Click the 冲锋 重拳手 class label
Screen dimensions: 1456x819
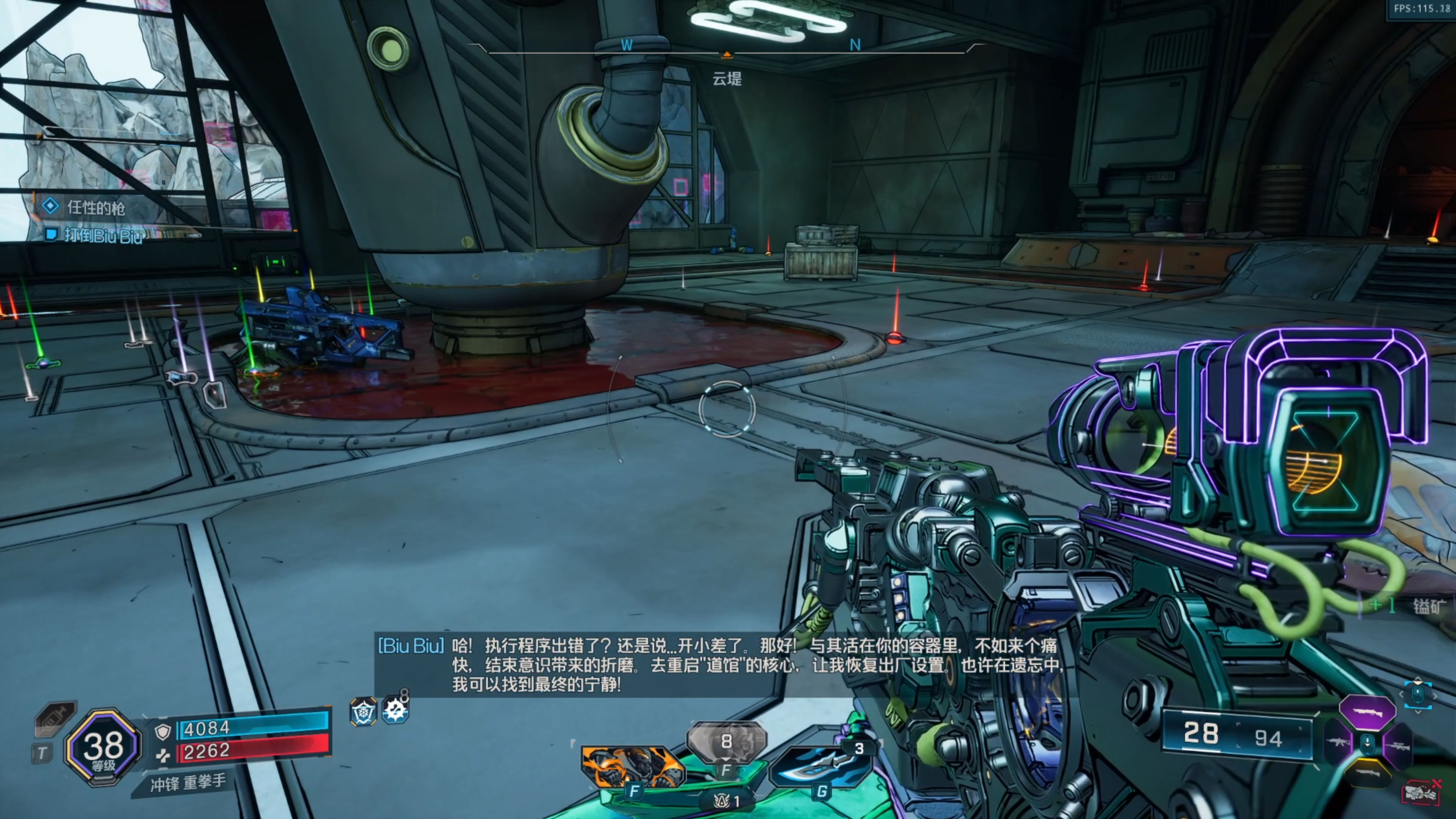point(188,783)
